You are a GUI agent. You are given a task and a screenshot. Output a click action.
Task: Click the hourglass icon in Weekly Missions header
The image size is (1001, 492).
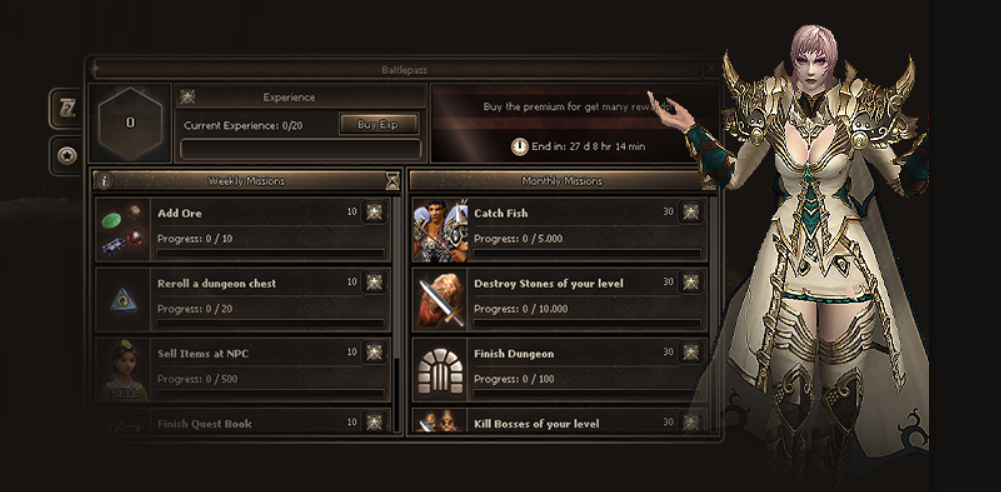392,181
